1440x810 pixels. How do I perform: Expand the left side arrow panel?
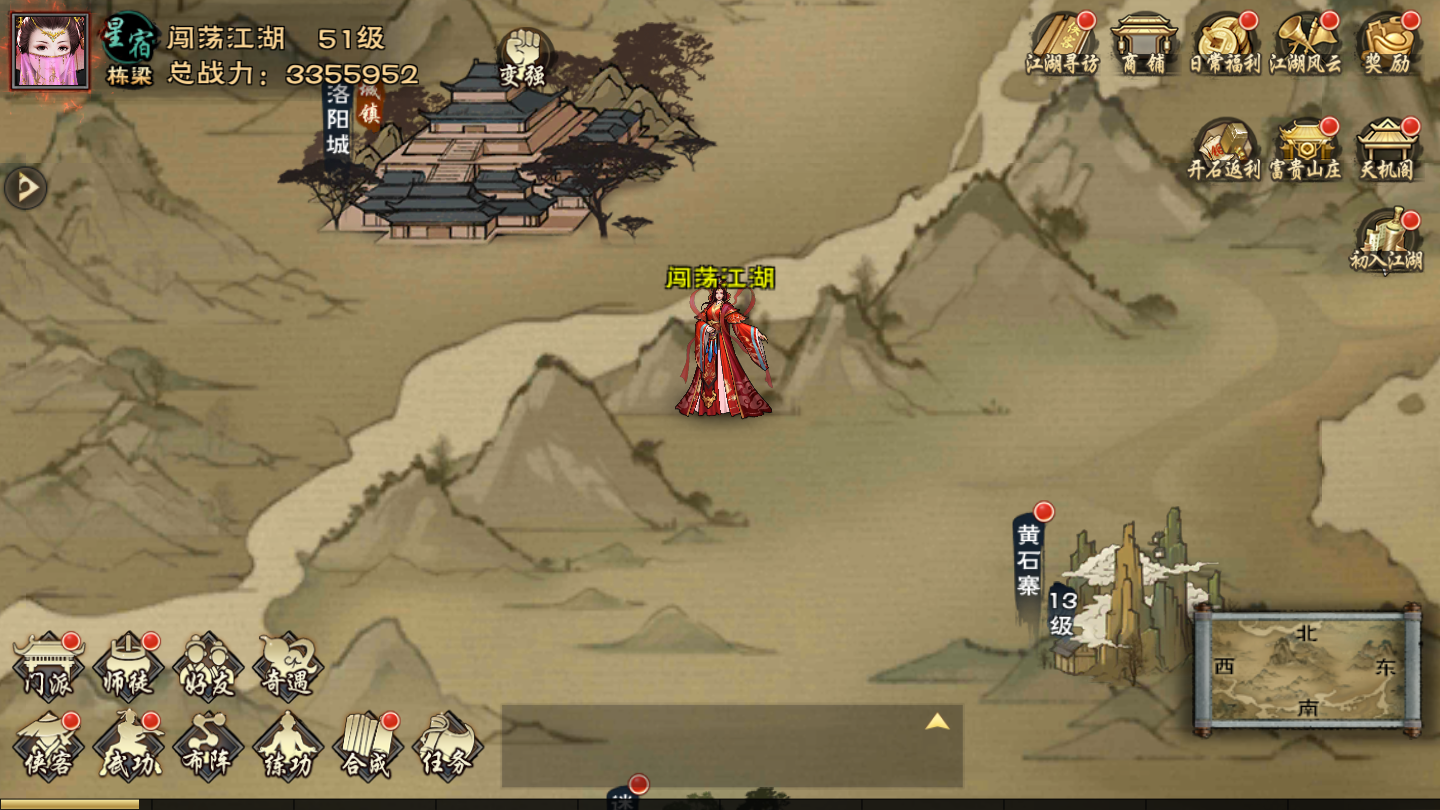pos(25,187)
